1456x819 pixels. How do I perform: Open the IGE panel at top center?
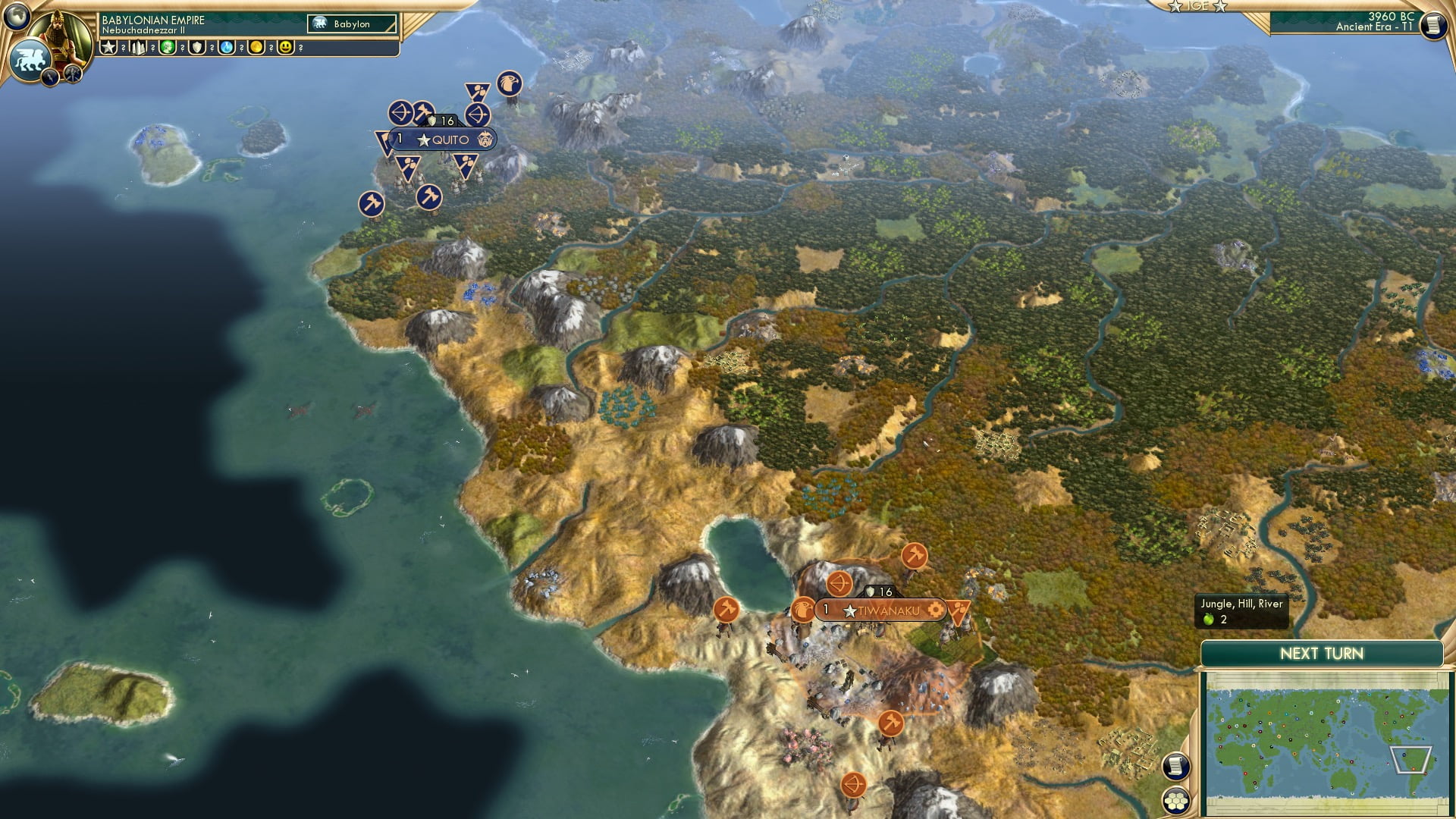tap(1198, 6)
